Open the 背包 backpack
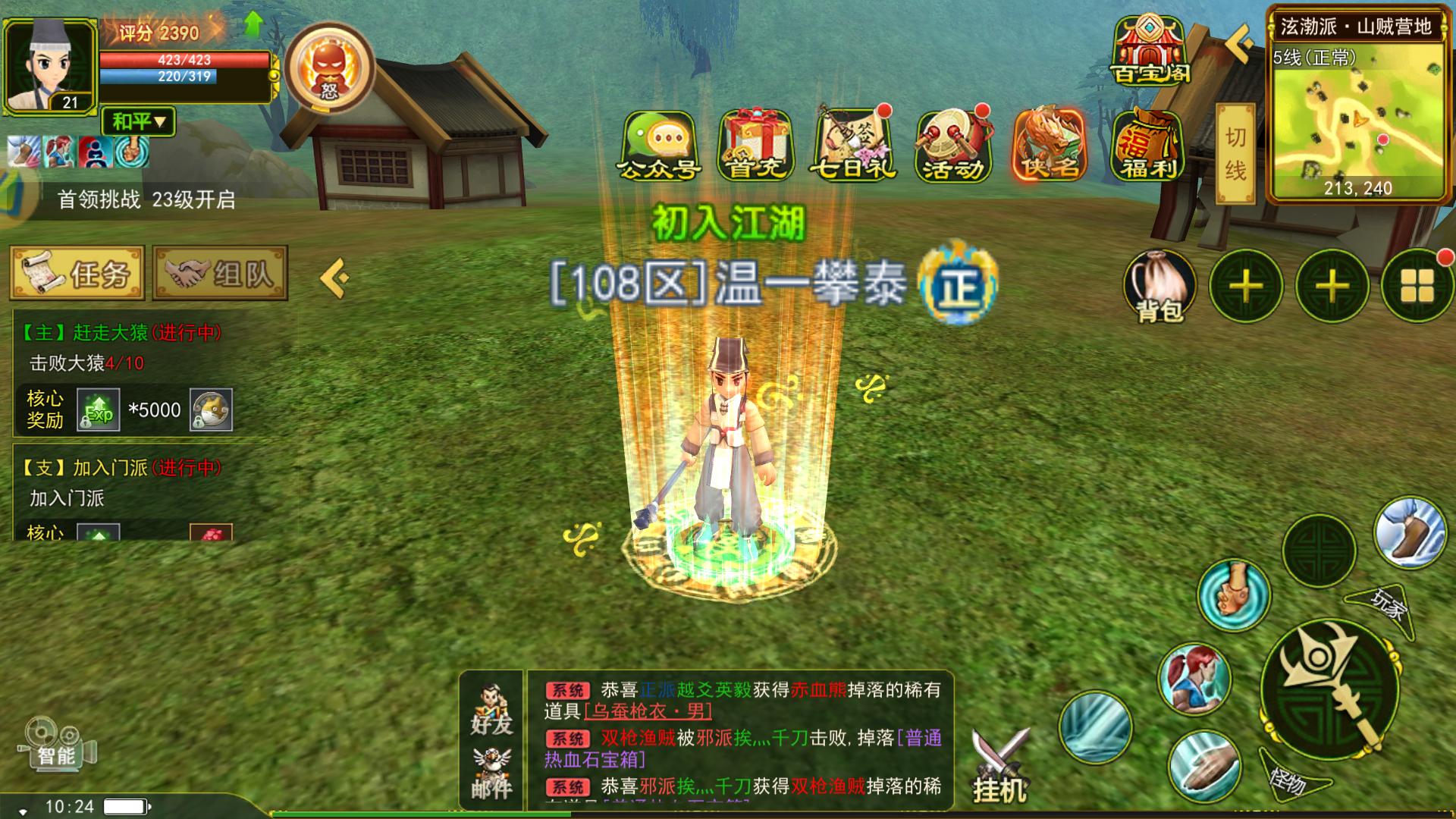The image size is (1456, 819). click(x=1159, y=287)
